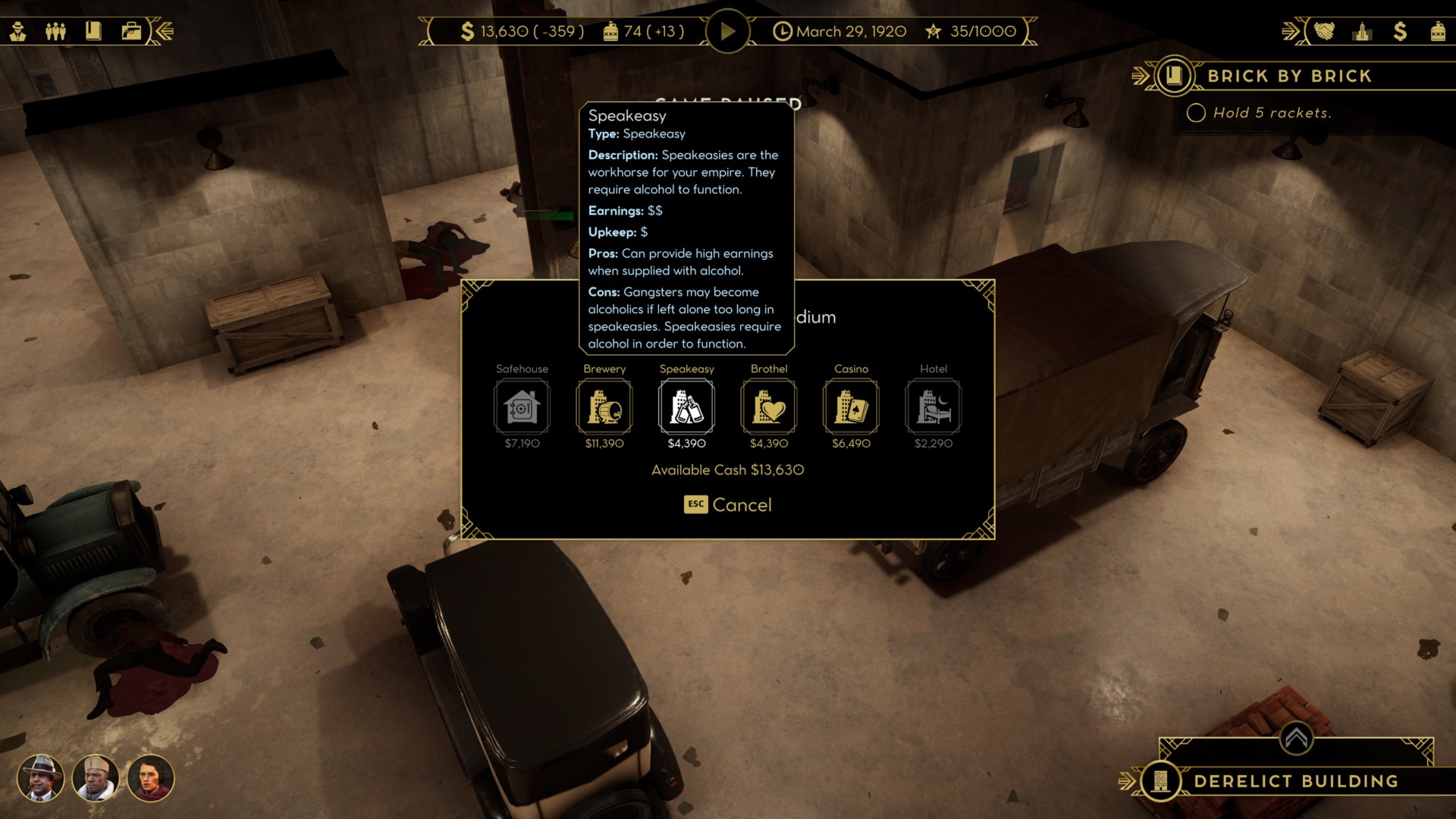The width and height of the screenshot is (1456, 819).
Task: Choose the Casino racket for $6,490
Action: tap(851, 407)
